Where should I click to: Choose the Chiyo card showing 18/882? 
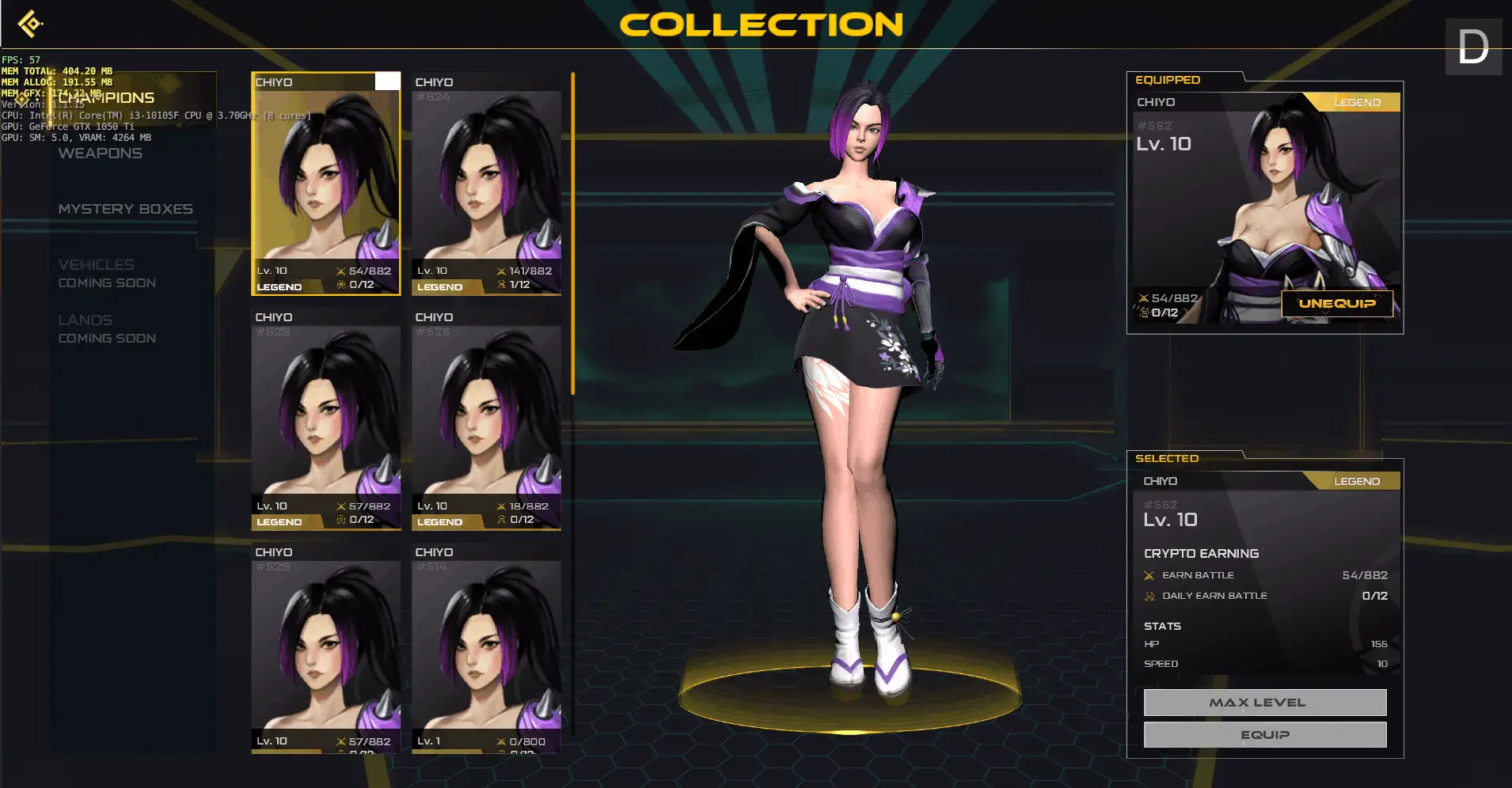pos(486,419)
